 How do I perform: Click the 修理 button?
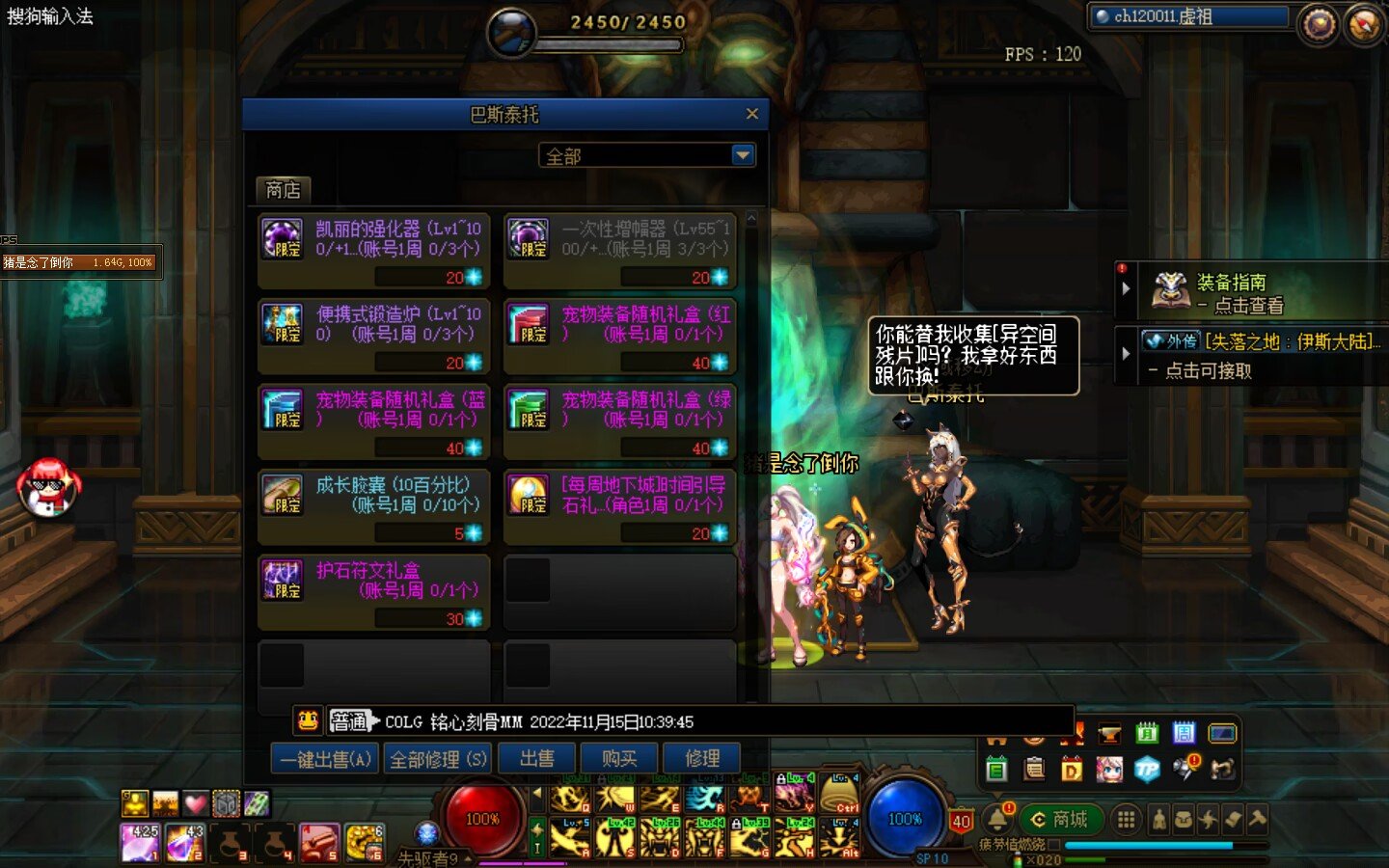(701, 759)
